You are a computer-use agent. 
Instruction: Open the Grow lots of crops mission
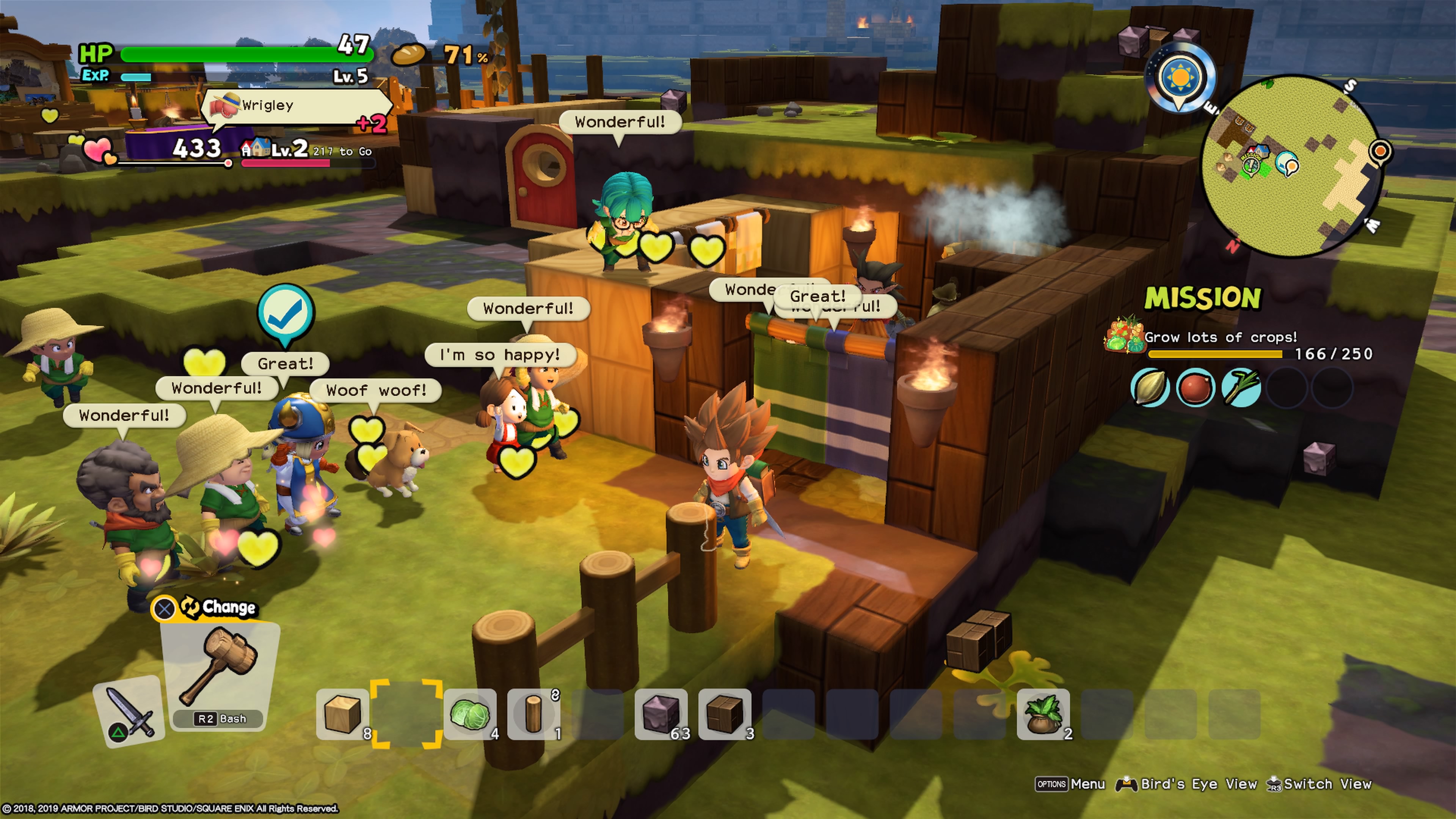click(x=1220, y=337)
